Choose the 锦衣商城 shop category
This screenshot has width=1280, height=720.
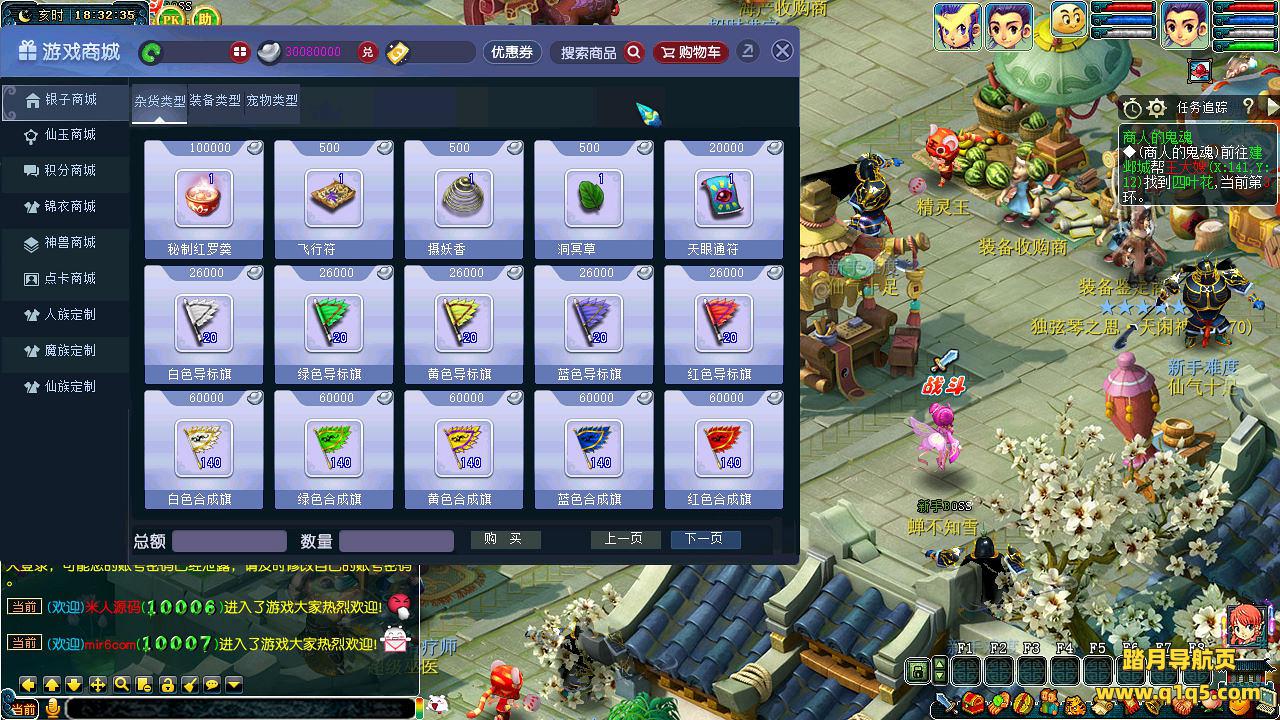coord(68,207)
